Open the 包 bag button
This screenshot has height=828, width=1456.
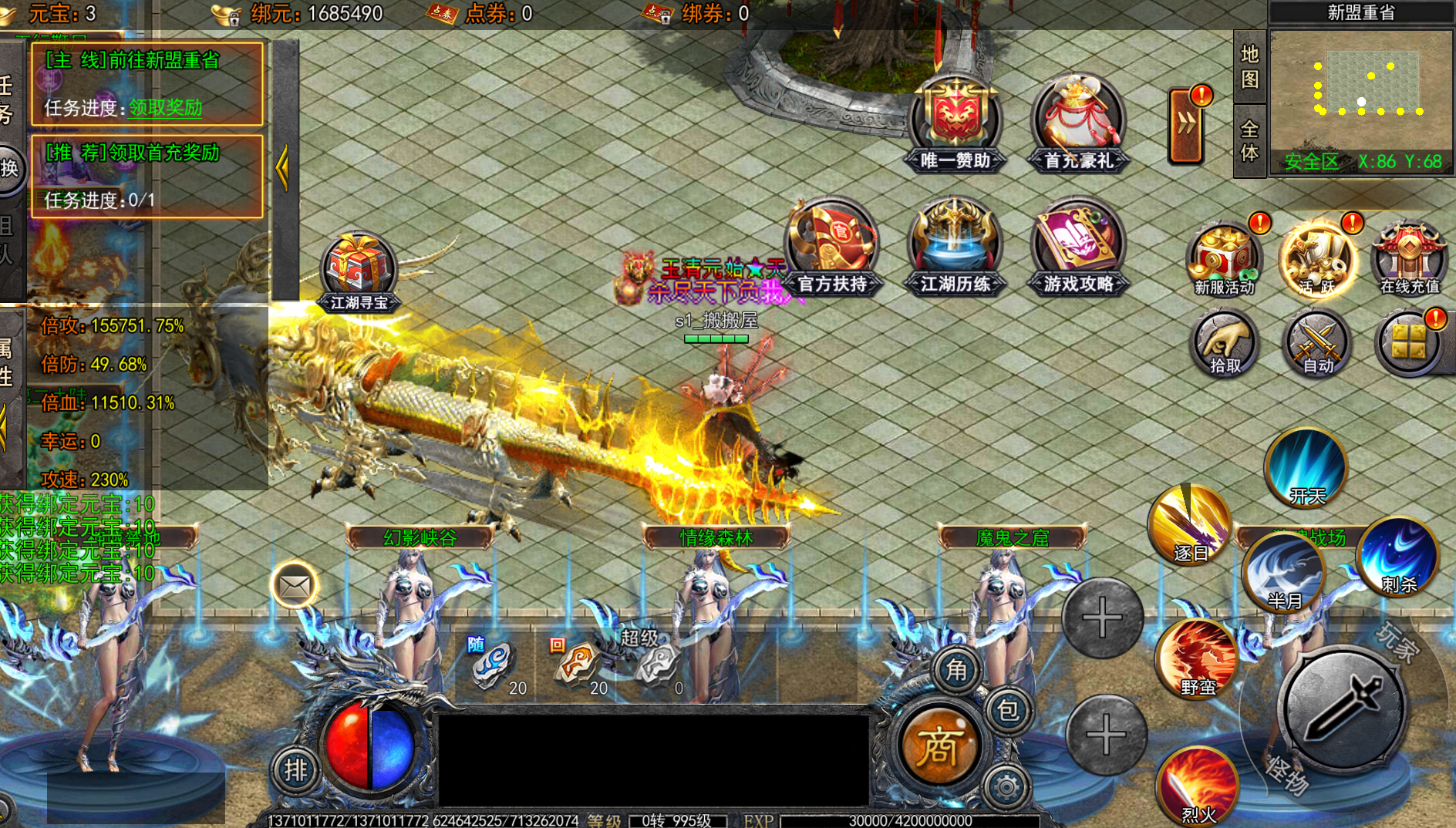click(x=1008, y=710)
